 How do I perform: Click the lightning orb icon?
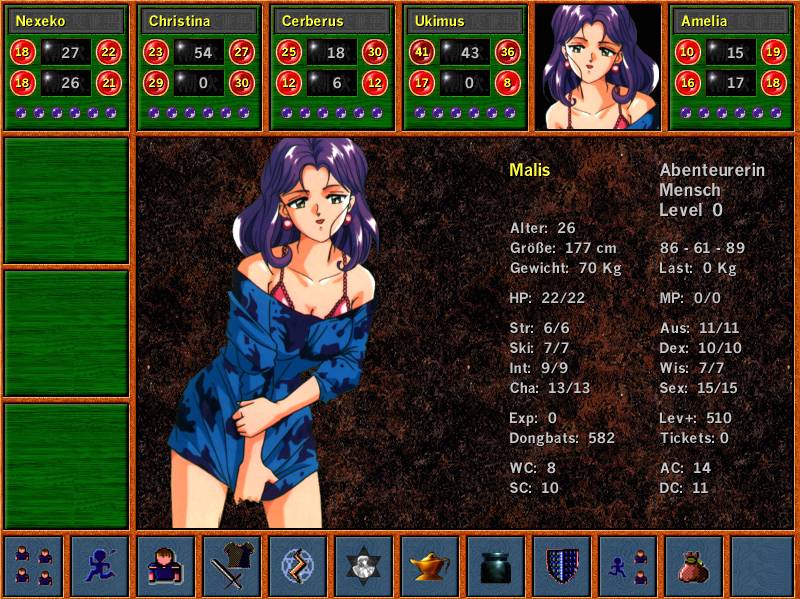(x=297, y=566)
